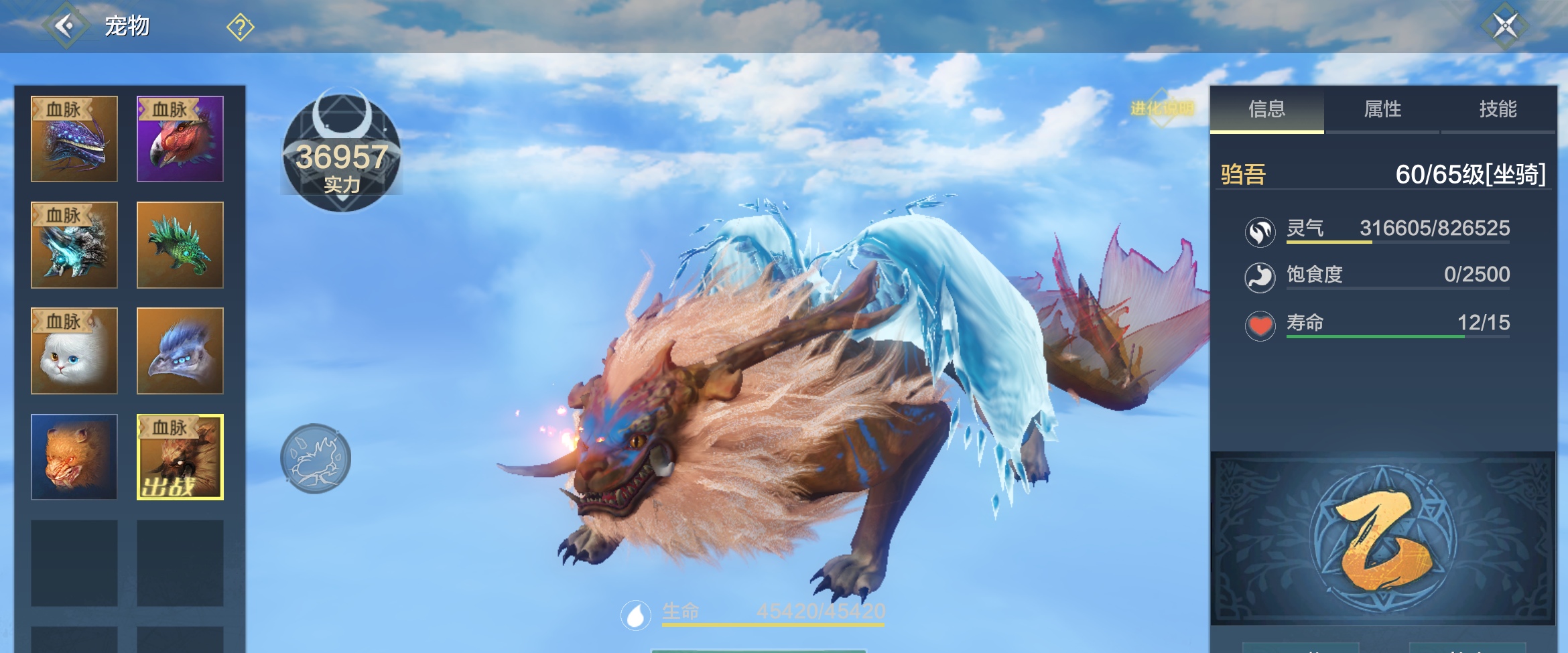Screen dimensions: 1568x653
Task: Click the 乙 grade emblem
Action: 1382,539
